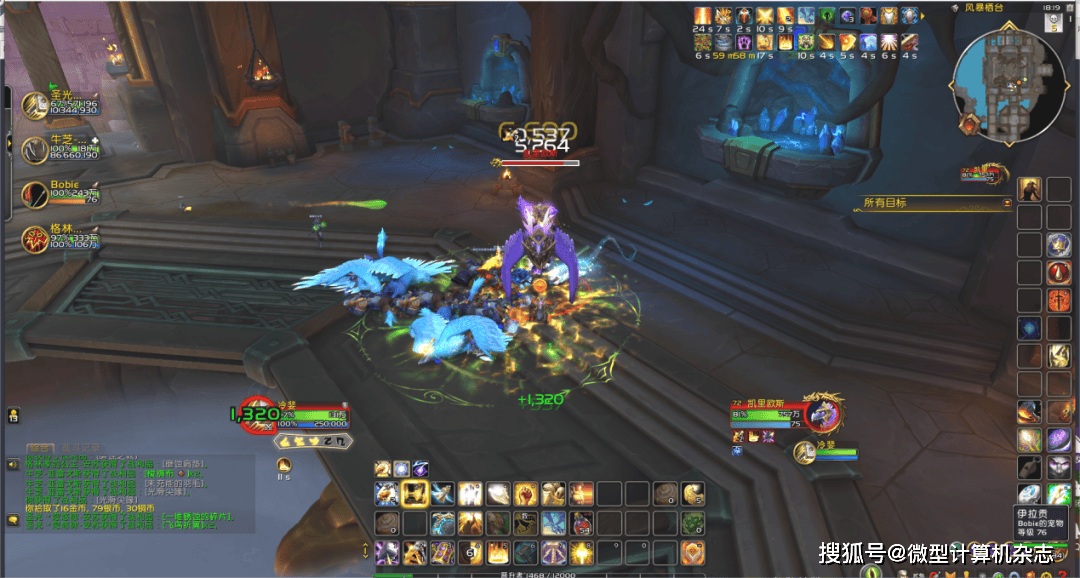Activate the orange gem shield ability

pos(693,552)
